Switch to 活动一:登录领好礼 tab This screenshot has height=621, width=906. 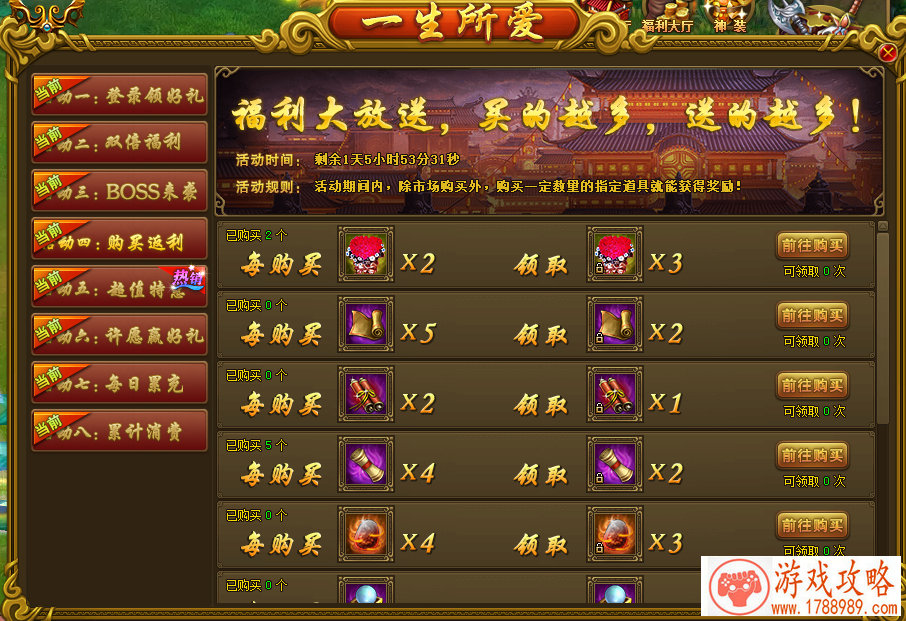120,95
